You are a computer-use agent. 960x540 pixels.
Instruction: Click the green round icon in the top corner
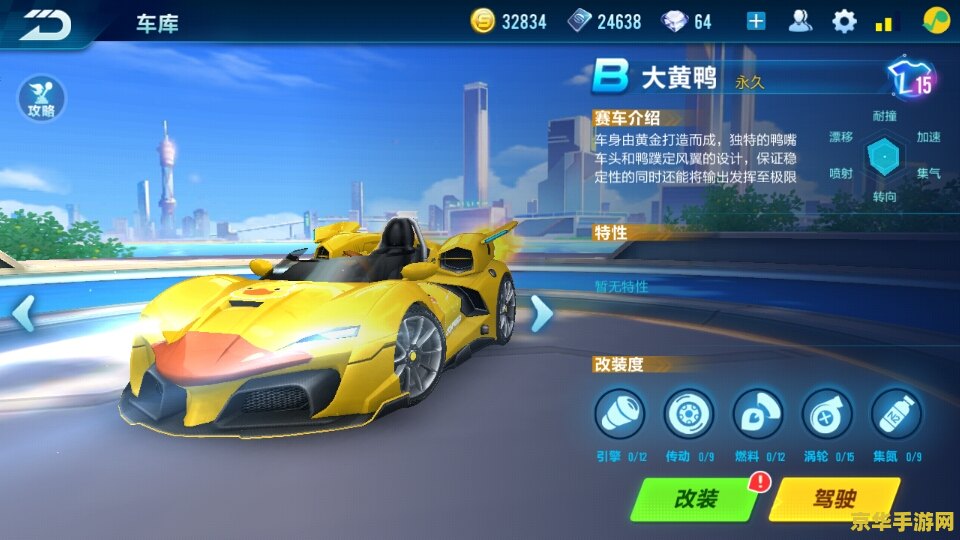pyautogui.click(x=936, y=21)
